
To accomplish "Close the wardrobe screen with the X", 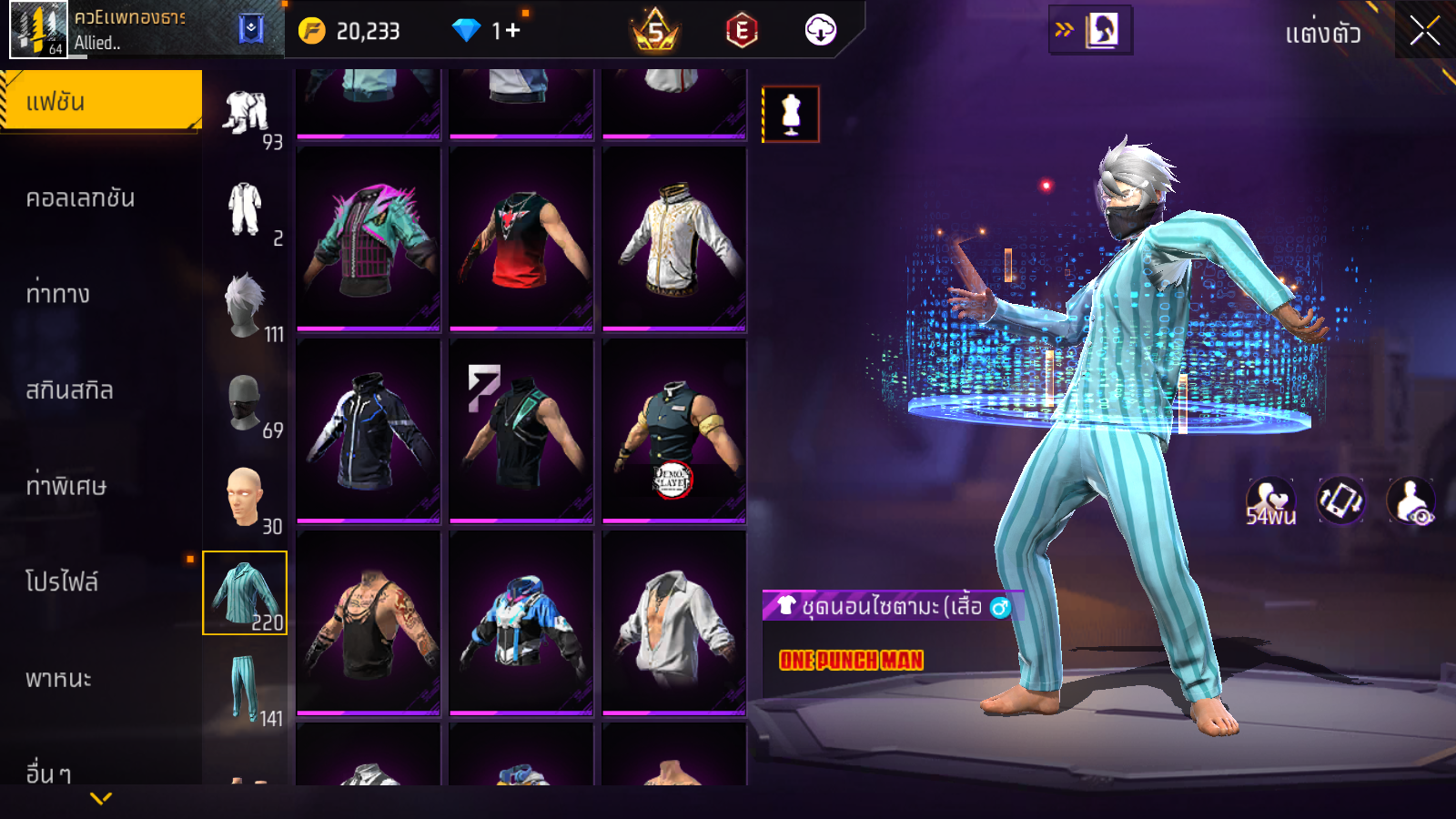I will coord(1424,31).
